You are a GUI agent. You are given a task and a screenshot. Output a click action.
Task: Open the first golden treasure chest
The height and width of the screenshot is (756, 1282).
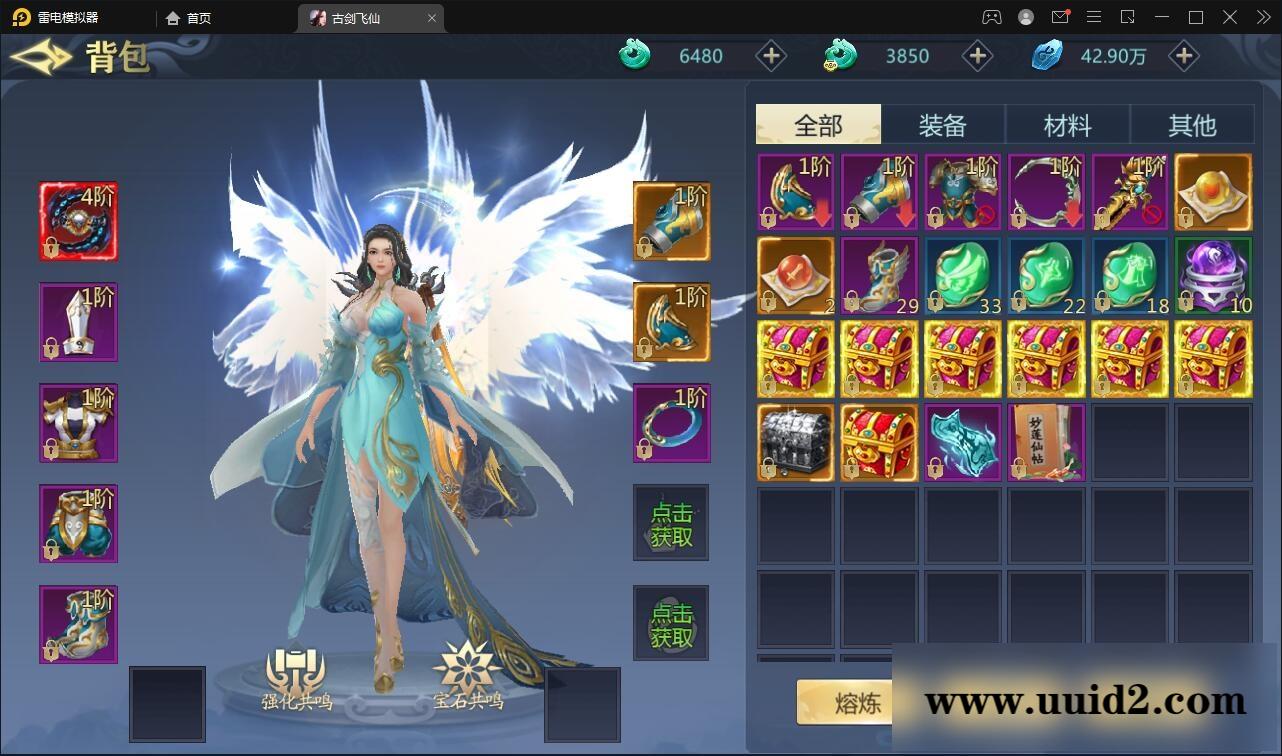(795, 358)
